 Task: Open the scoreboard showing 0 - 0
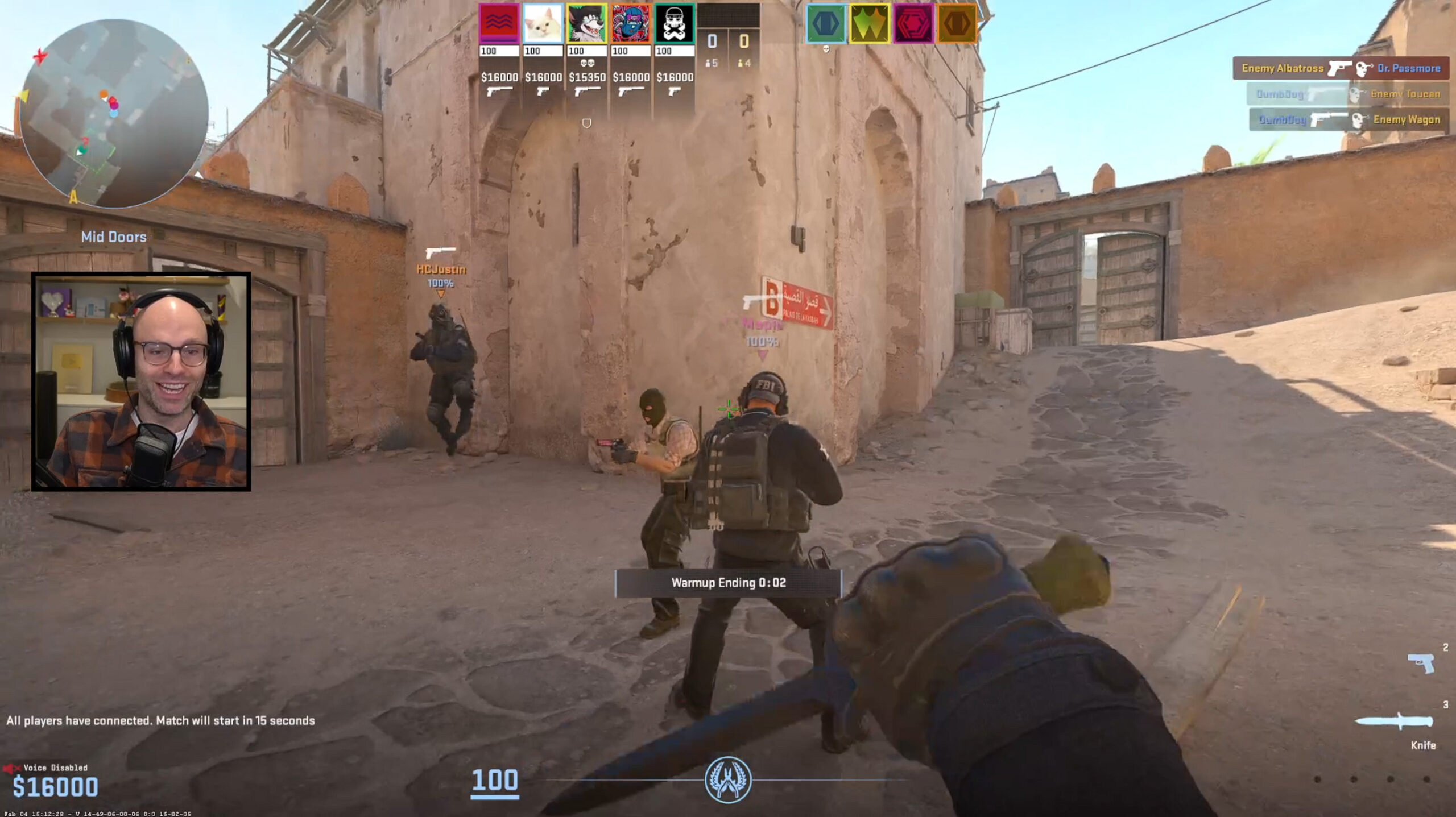click(730, 42)
